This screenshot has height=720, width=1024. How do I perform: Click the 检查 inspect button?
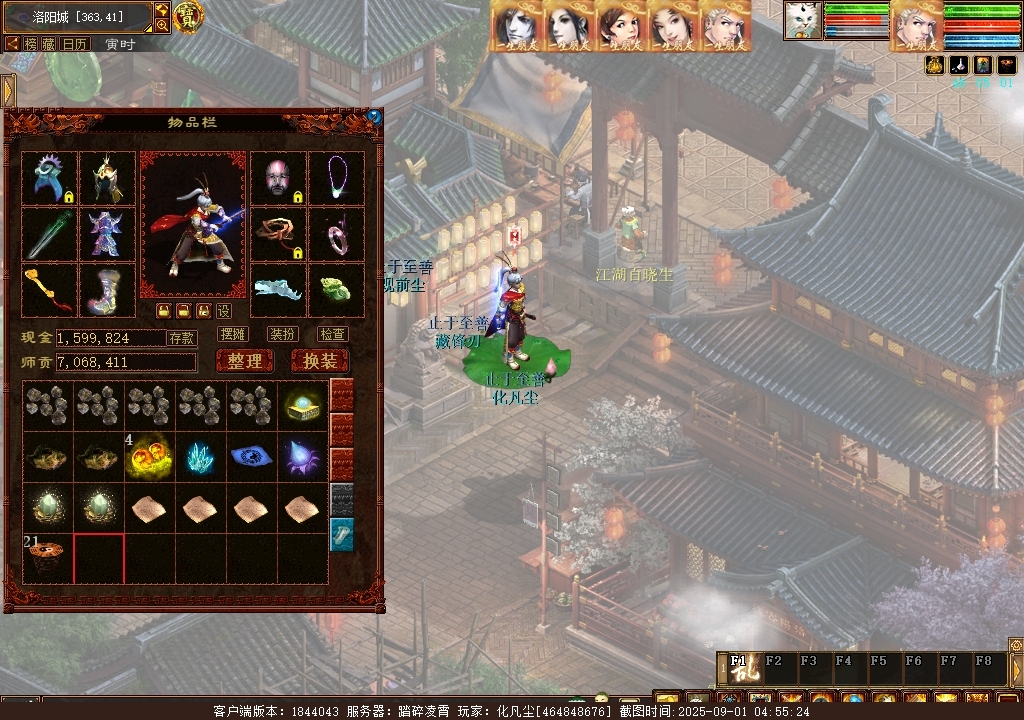332,334
